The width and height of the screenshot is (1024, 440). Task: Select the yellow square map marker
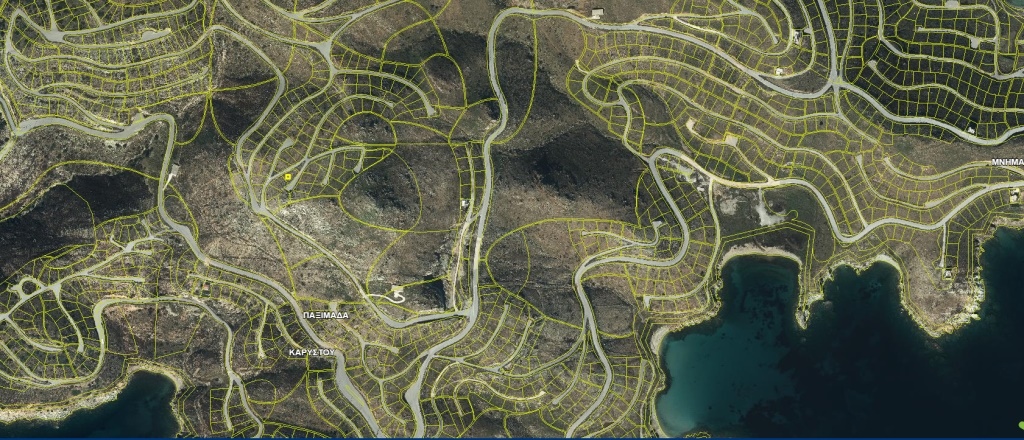tap(287, 175)
